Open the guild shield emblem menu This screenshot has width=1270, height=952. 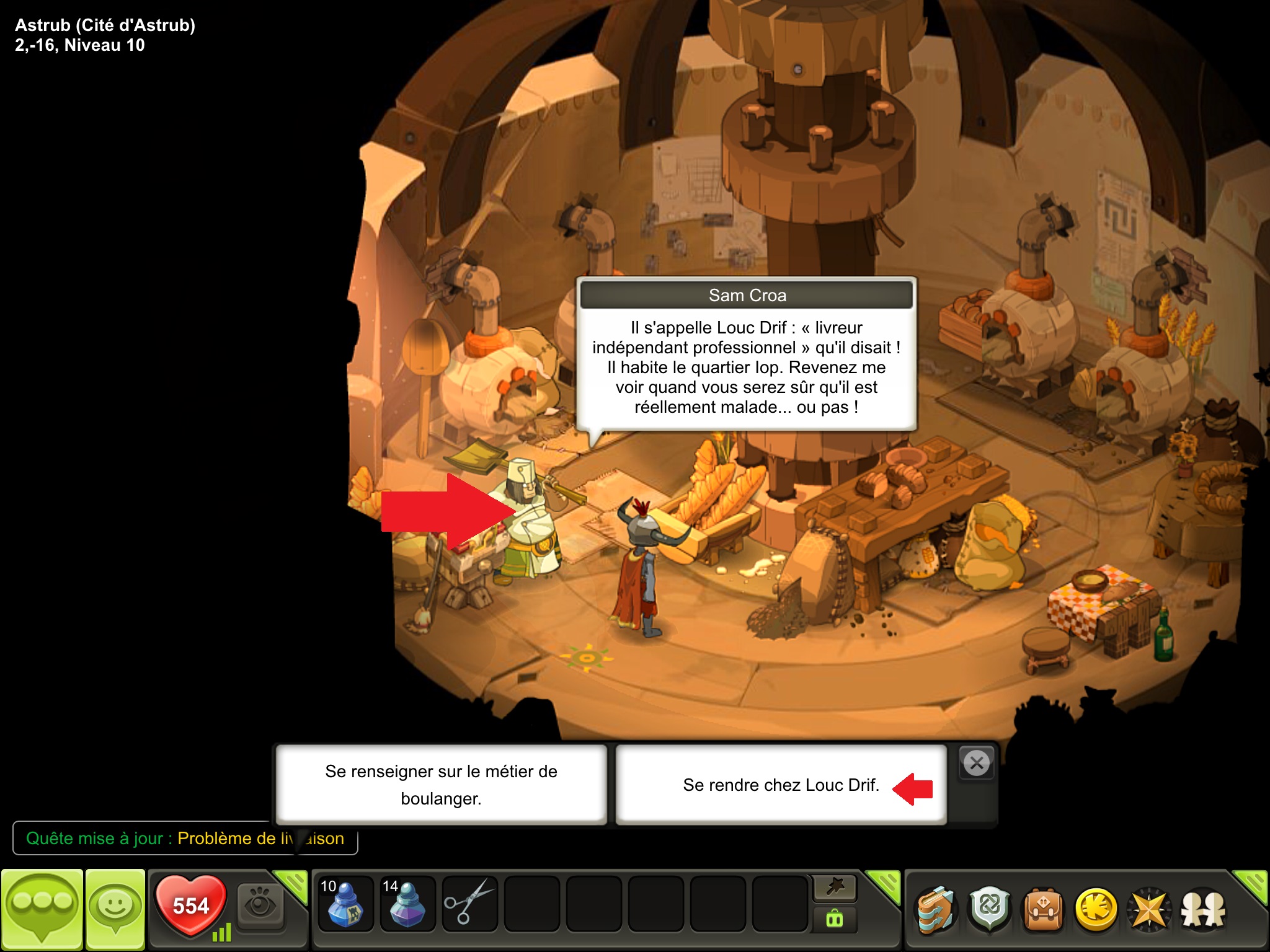pyautogui.click(x=990, y=909)
